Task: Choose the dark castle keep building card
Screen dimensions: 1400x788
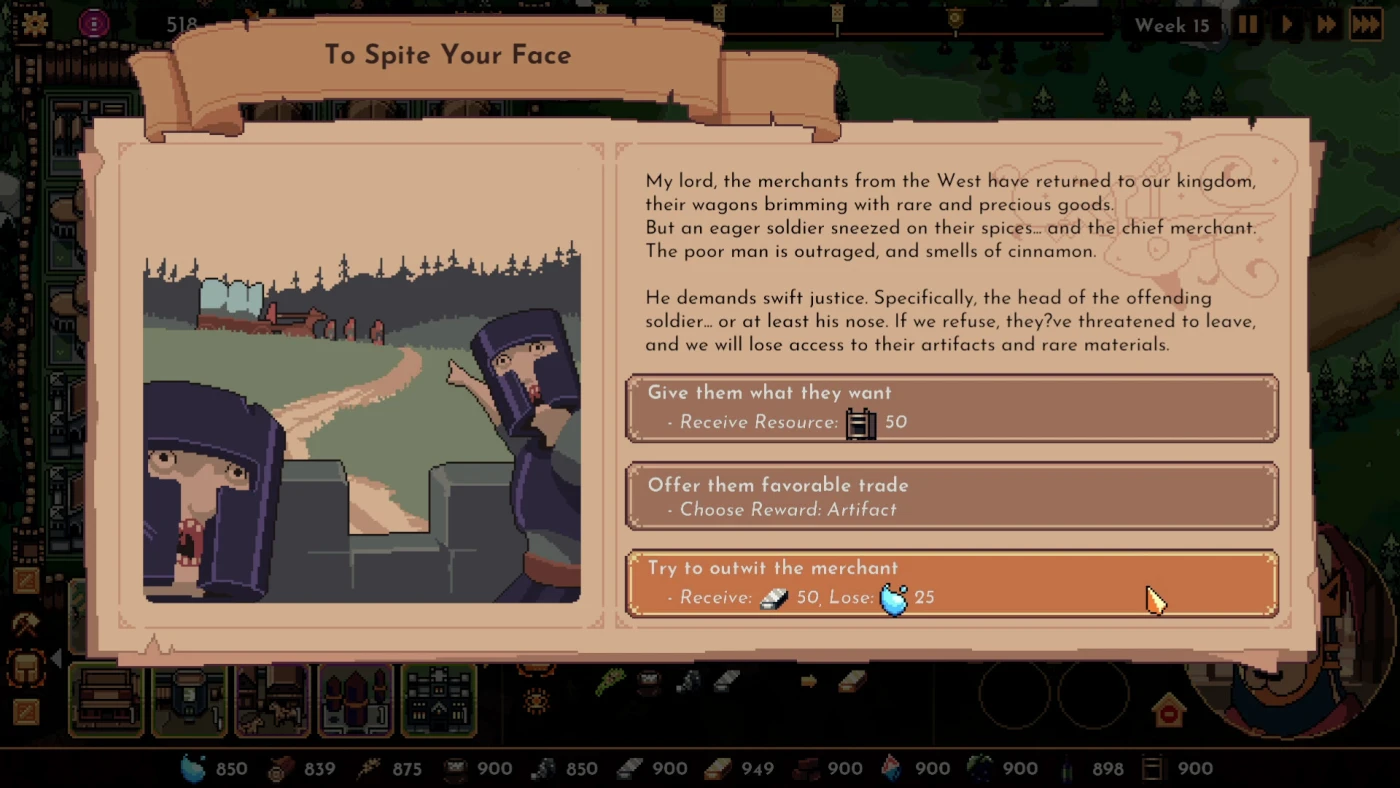Action: pos(439,699)
